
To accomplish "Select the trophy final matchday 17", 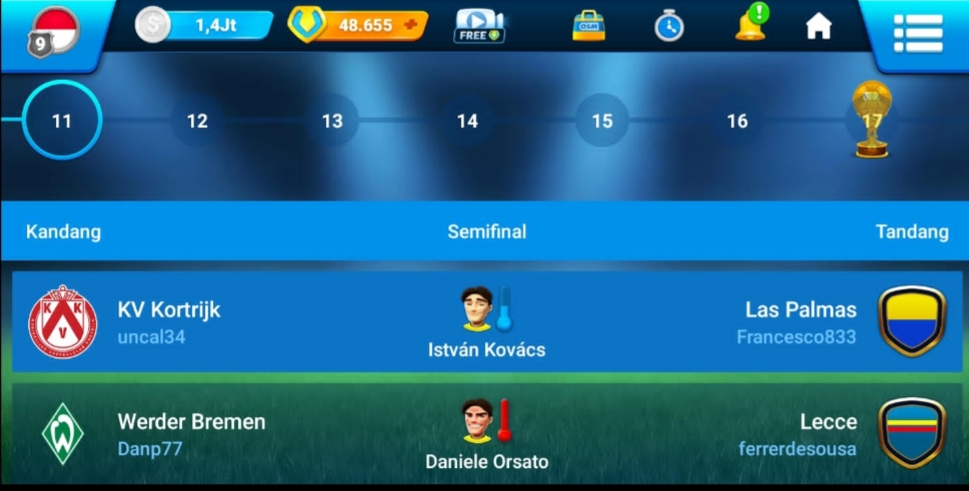I will tap(871, 120).
